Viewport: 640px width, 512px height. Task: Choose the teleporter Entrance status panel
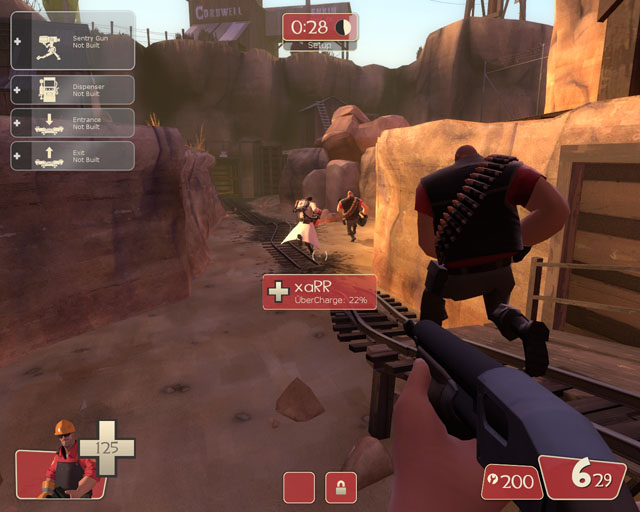click(x=72, y=122)
